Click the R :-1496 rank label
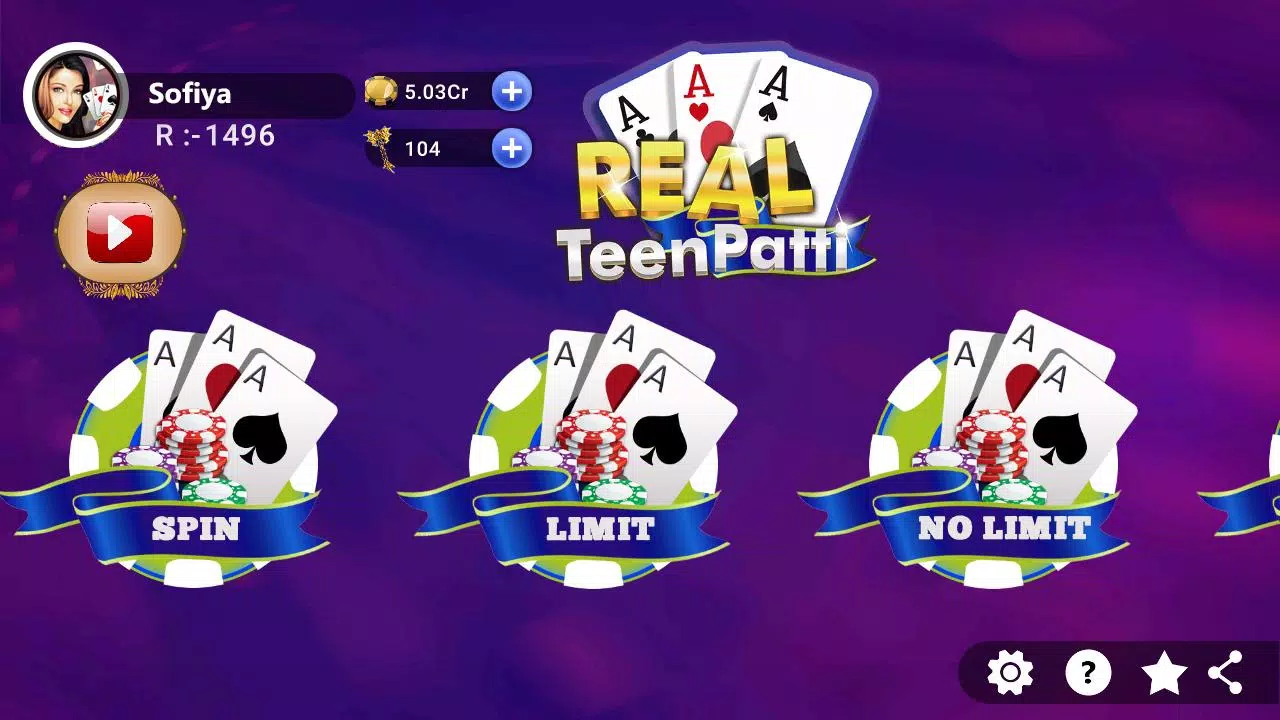 tap(213, 136)
